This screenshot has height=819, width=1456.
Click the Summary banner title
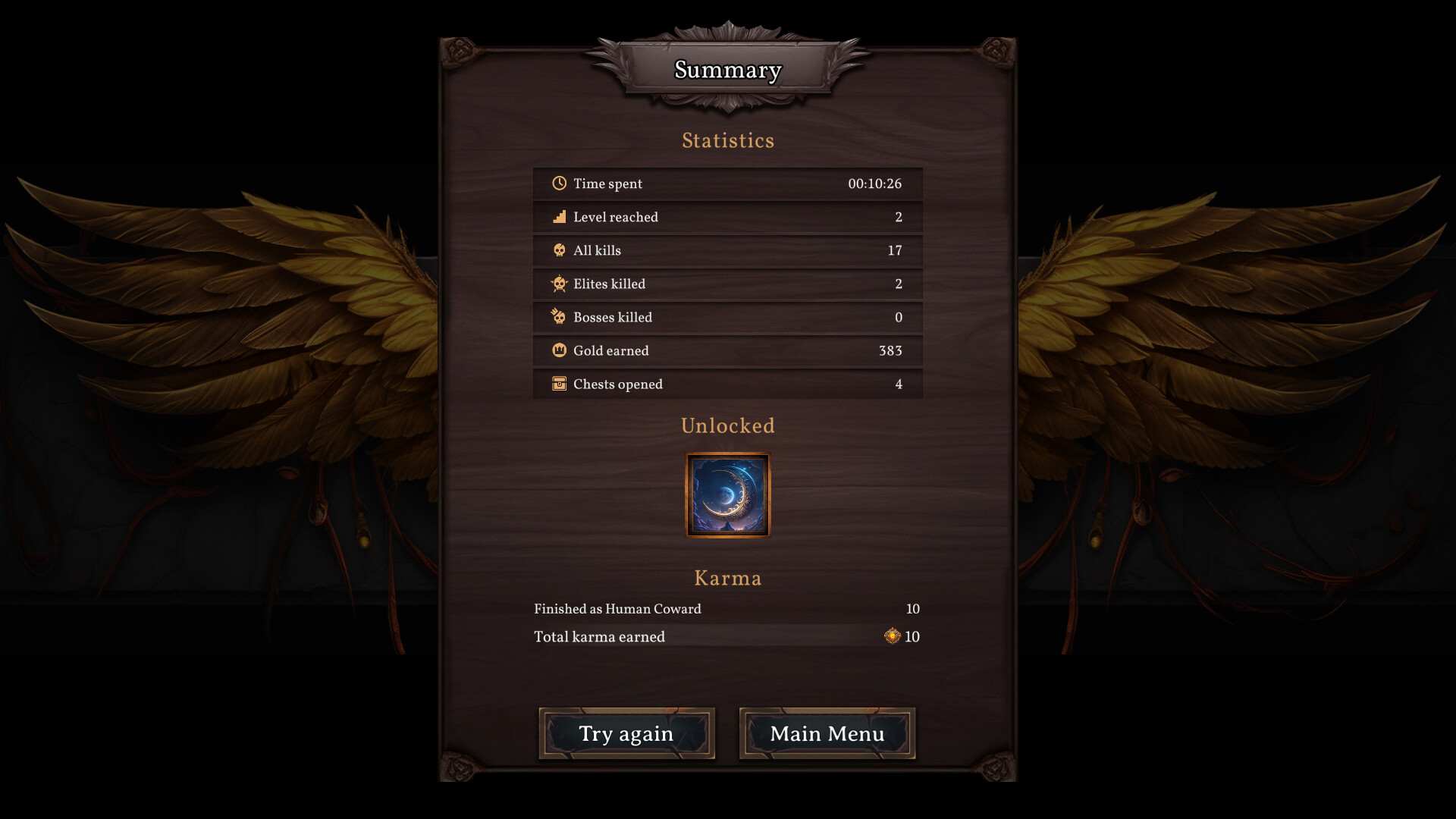727,70
